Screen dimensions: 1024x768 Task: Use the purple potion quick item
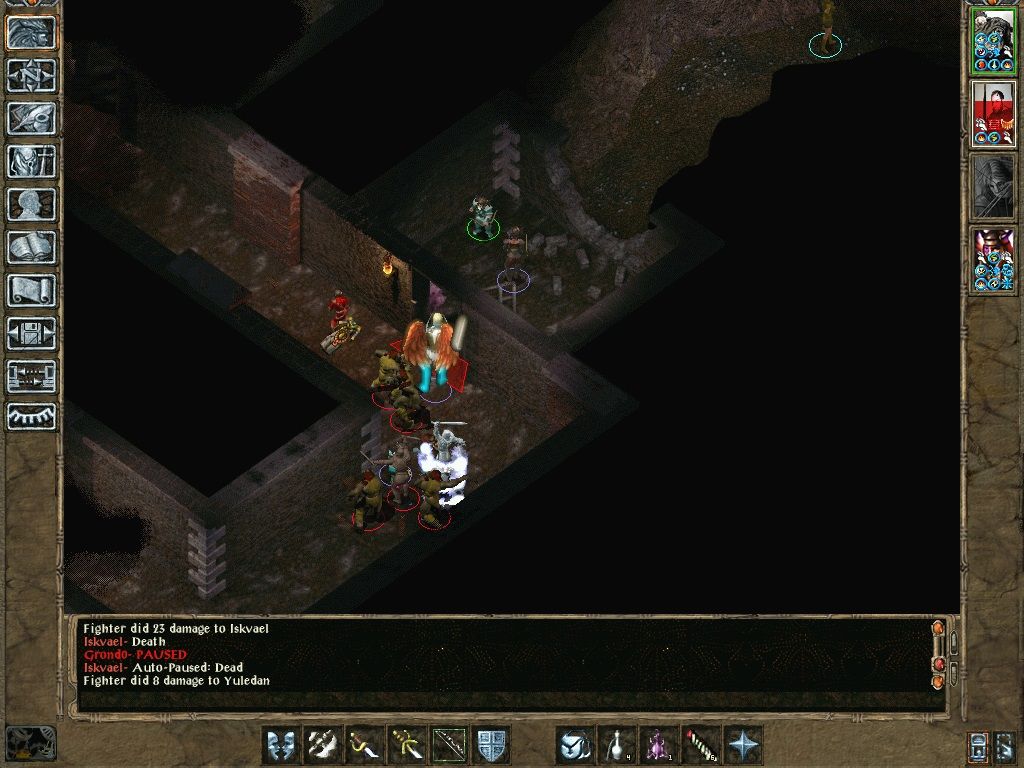[x=659, y=745]
